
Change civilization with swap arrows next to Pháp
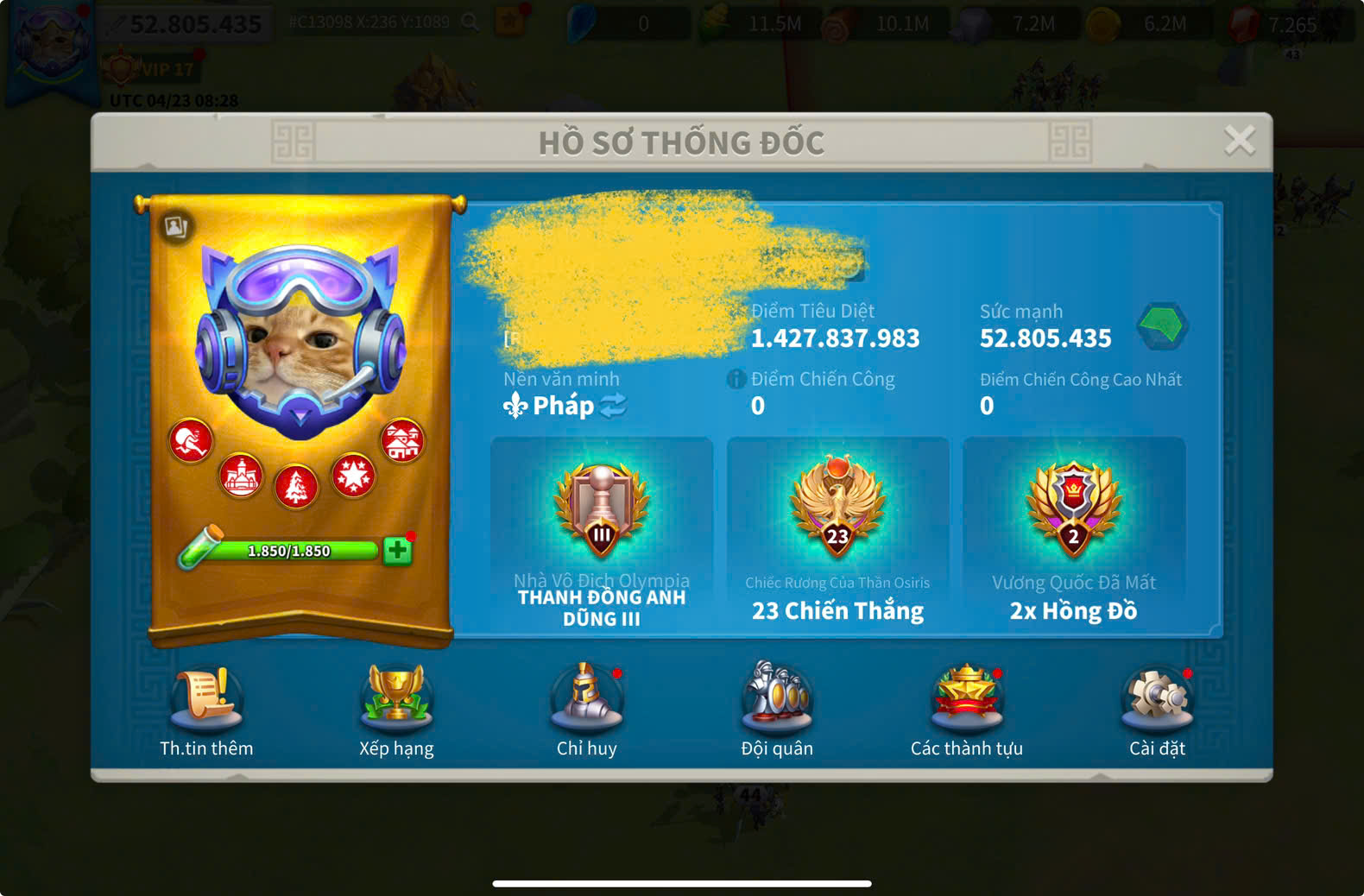click(x=613, y=406)
